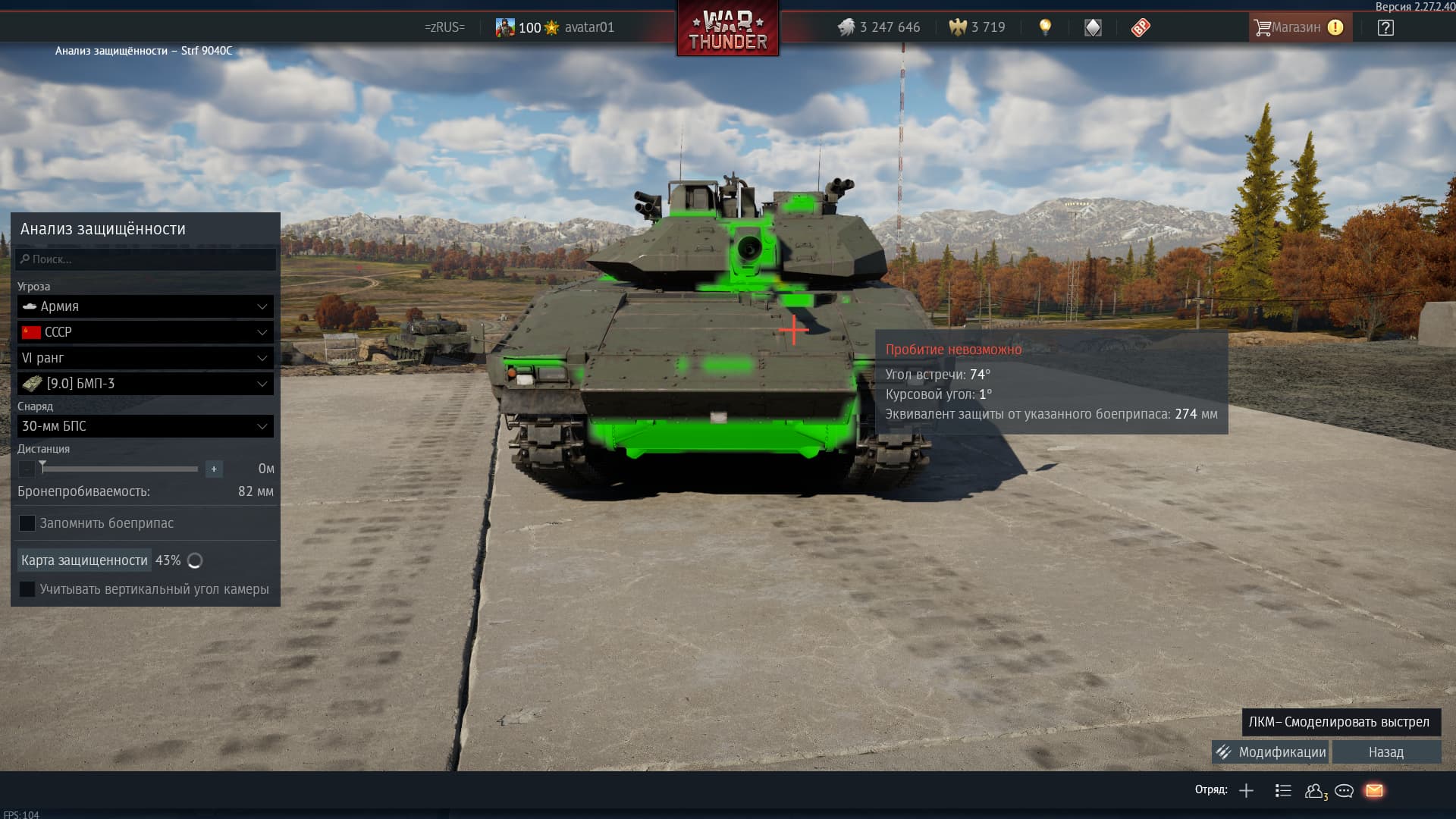Screen dimensions: 1456x819
Task: Toggle Запомнить боеприпас checkbox
Action: (27, 523)
